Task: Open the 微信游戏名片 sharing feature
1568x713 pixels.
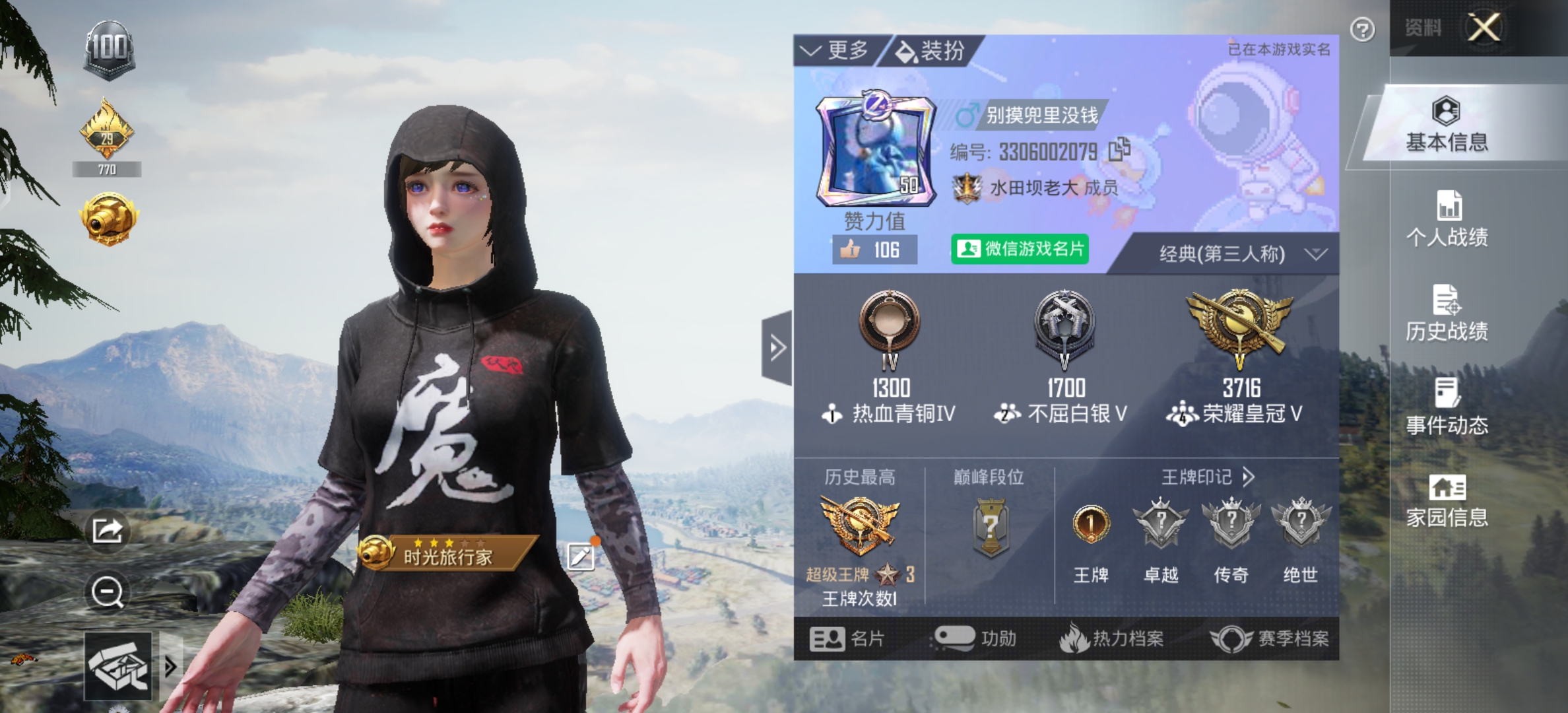Action: 1020,250
